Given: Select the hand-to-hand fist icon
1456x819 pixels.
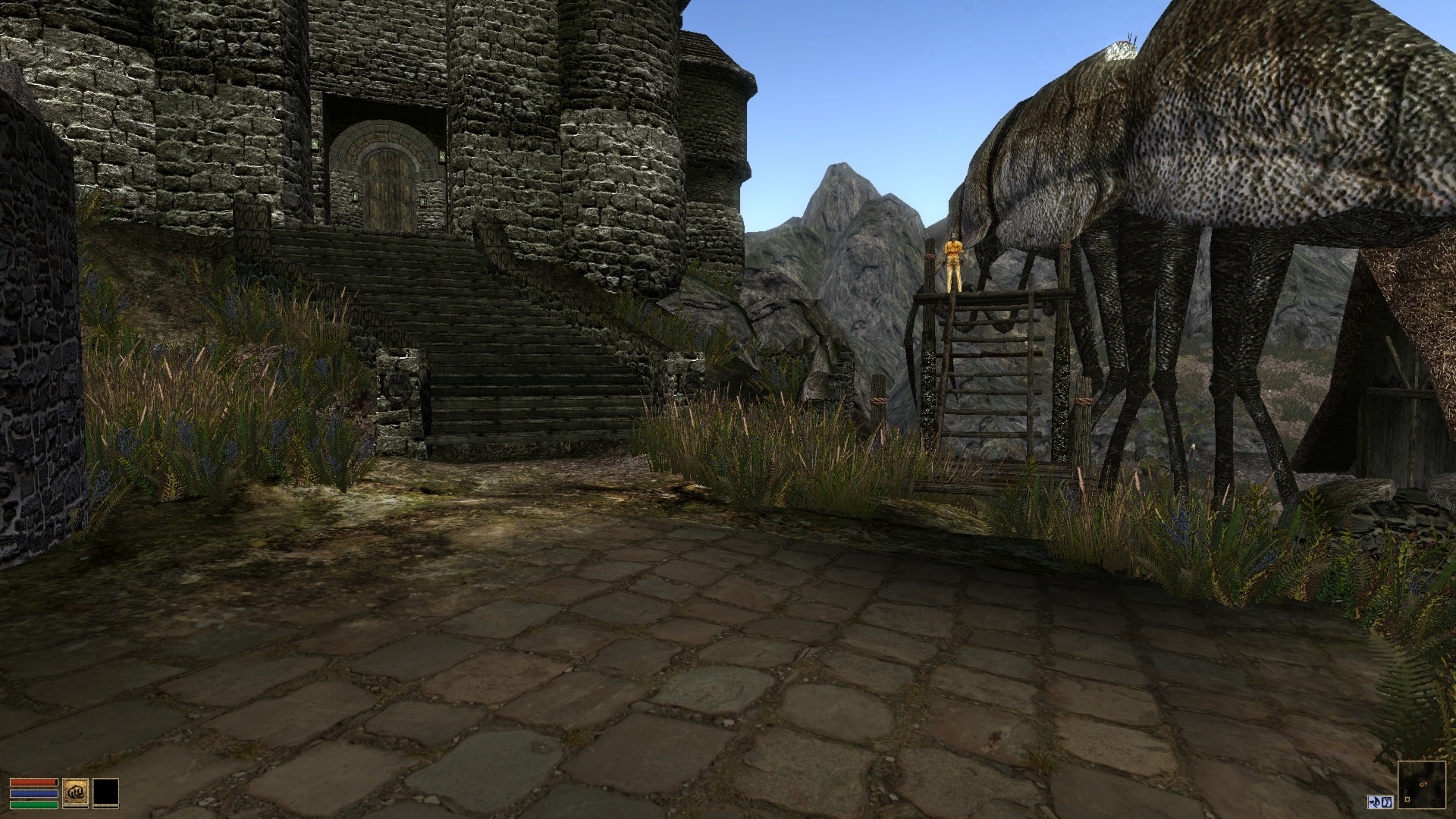Looking at the screenshot, I should [76, 792].
